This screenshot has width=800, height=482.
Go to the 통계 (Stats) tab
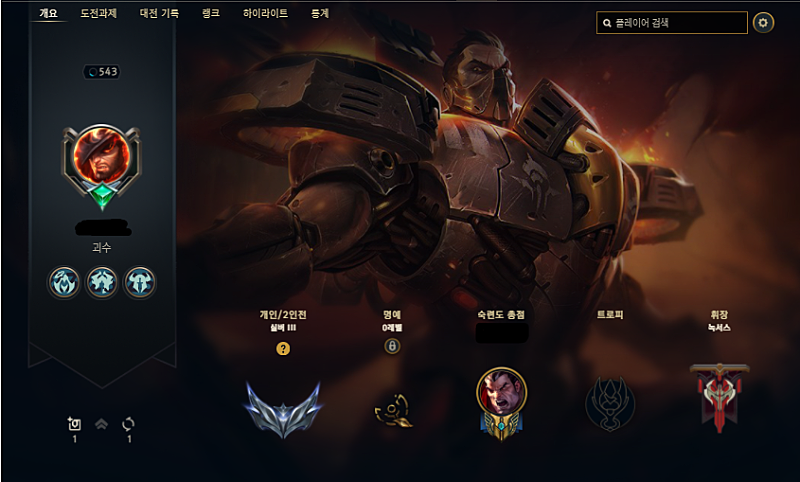(x=320, y=14)
